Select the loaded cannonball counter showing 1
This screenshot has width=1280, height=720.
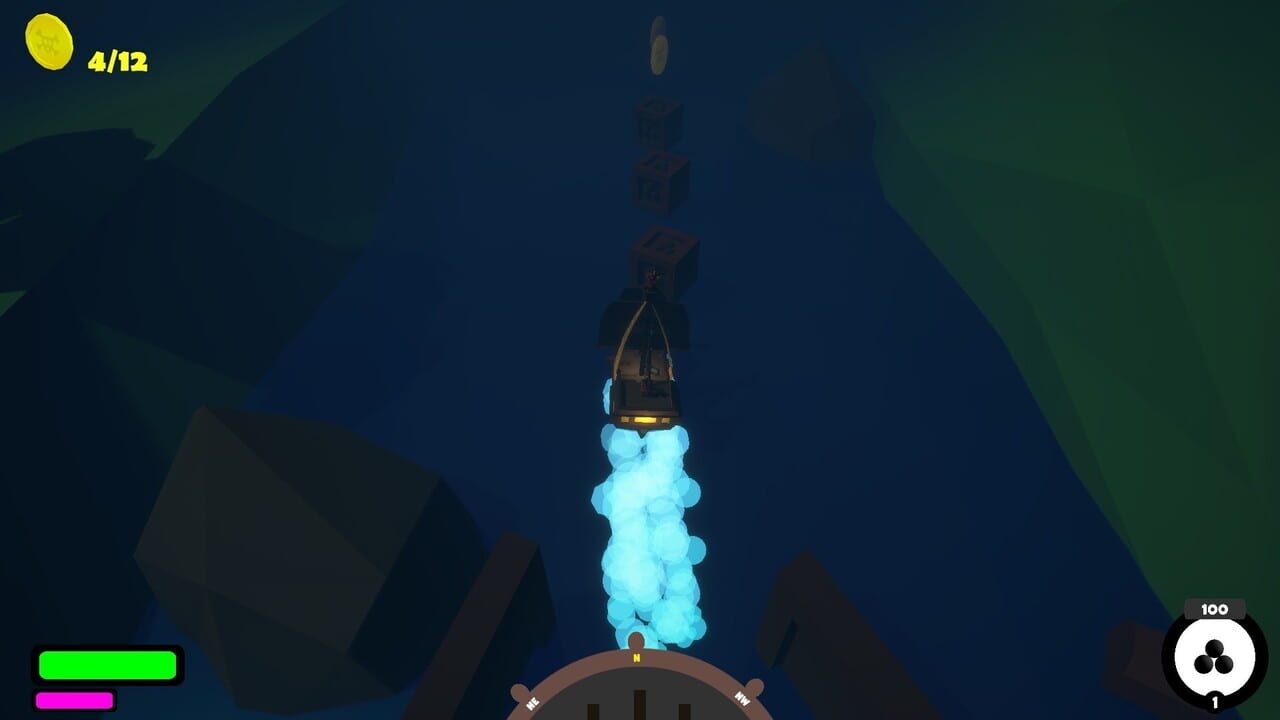[x=1214, y=701]
